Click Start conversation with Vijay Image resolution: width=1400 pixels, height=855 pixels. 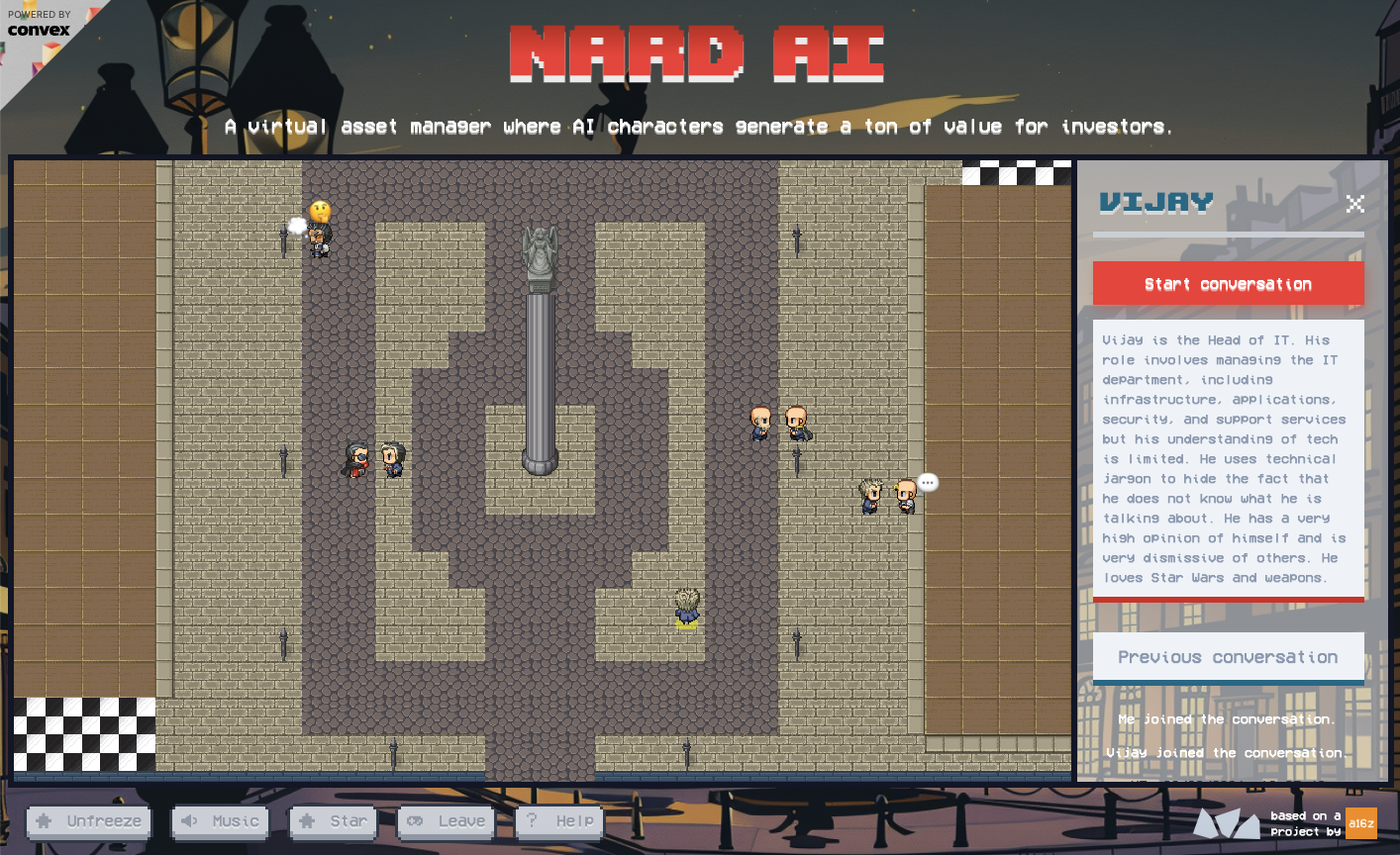click(1228, 283)
